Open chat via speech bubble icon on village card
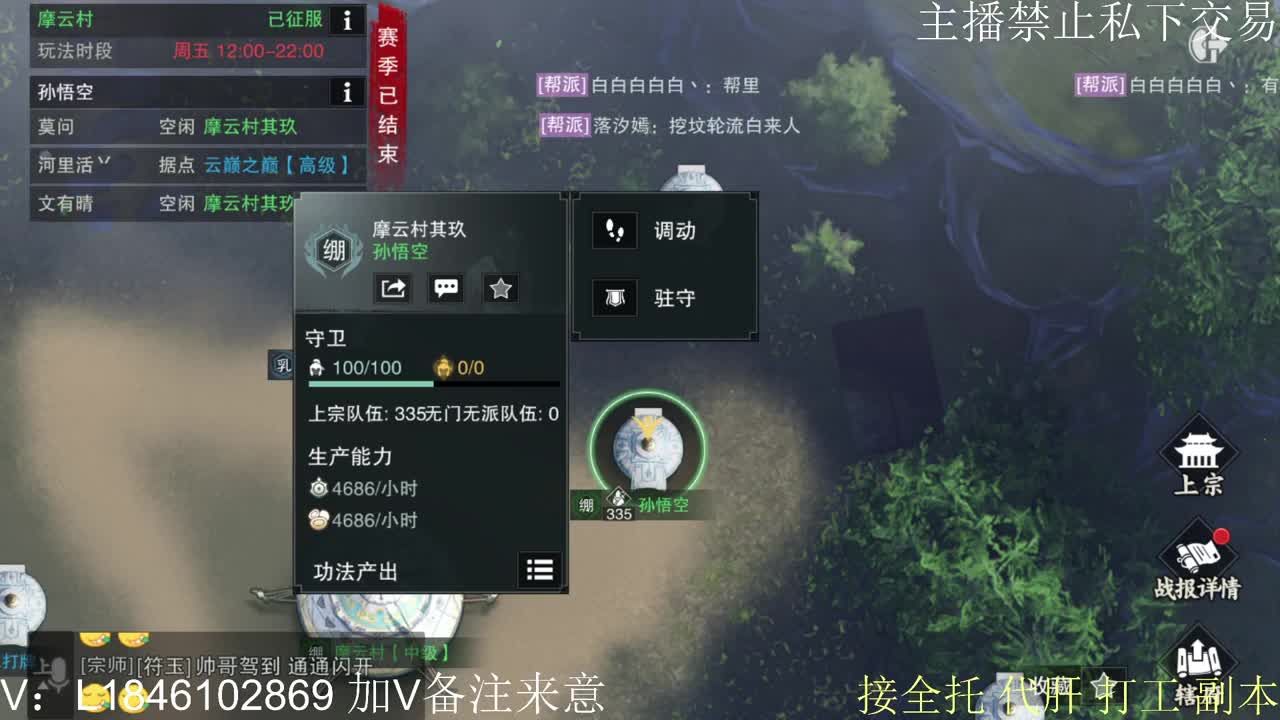The image size is (1280, 720). (446, 288)
